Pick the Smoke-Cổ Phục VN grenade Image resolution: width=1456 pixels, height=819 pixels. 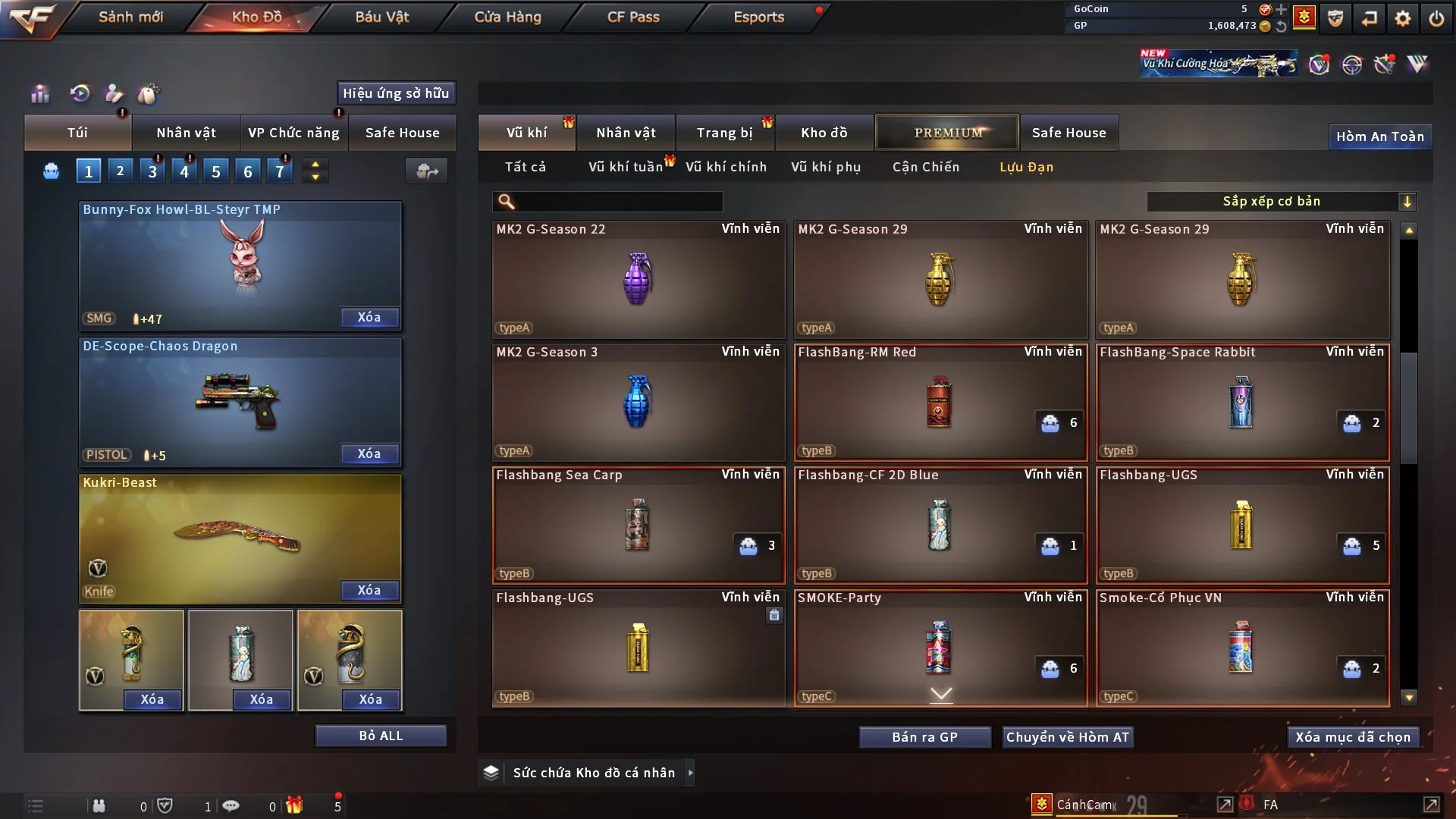click(x=1241, y=648)
